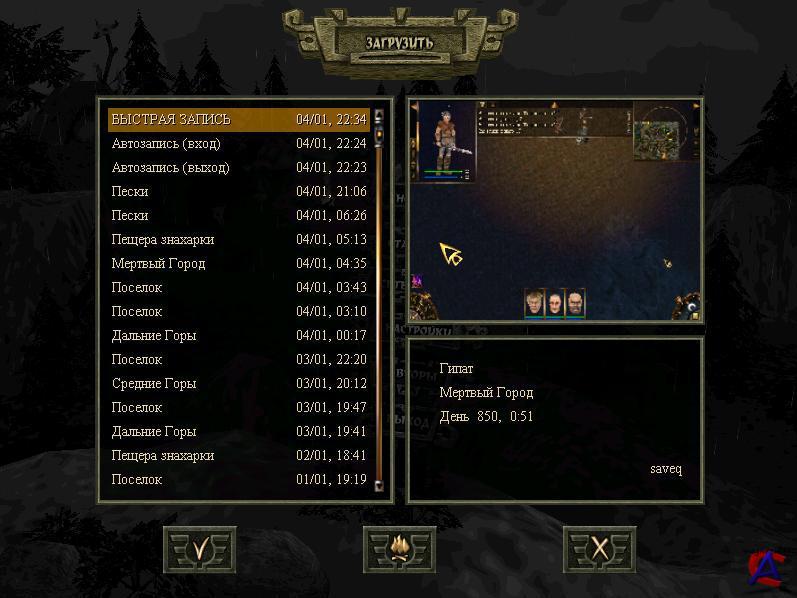The width and height of the screenshot is (797, 598).
Task: Select the Пещера знахарки save from 04/01, 05:13
Action: tap(238, 240)
